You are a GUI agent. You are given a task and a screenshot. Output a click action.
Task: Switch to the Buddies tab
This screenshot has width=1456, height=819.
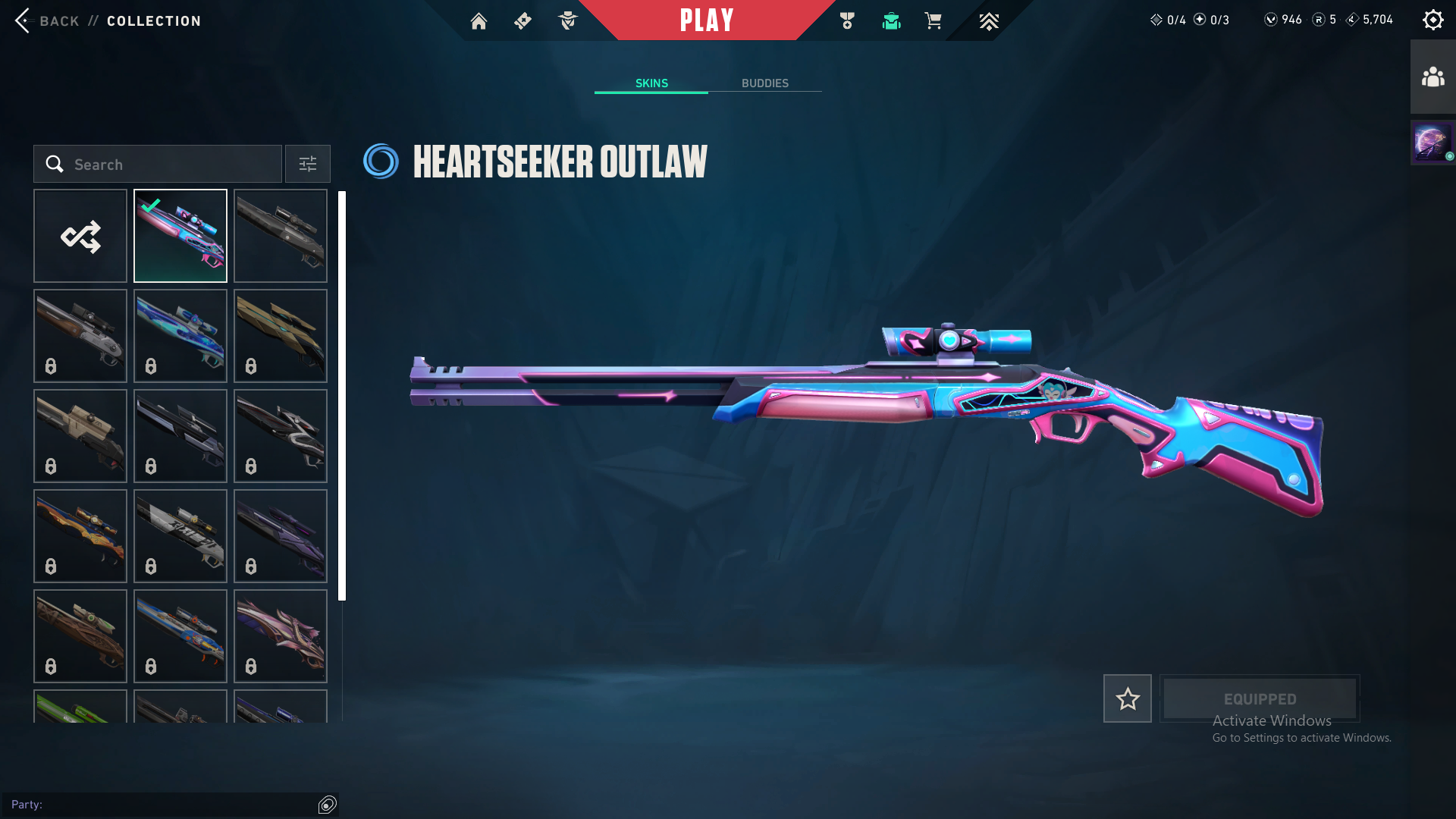764,83
